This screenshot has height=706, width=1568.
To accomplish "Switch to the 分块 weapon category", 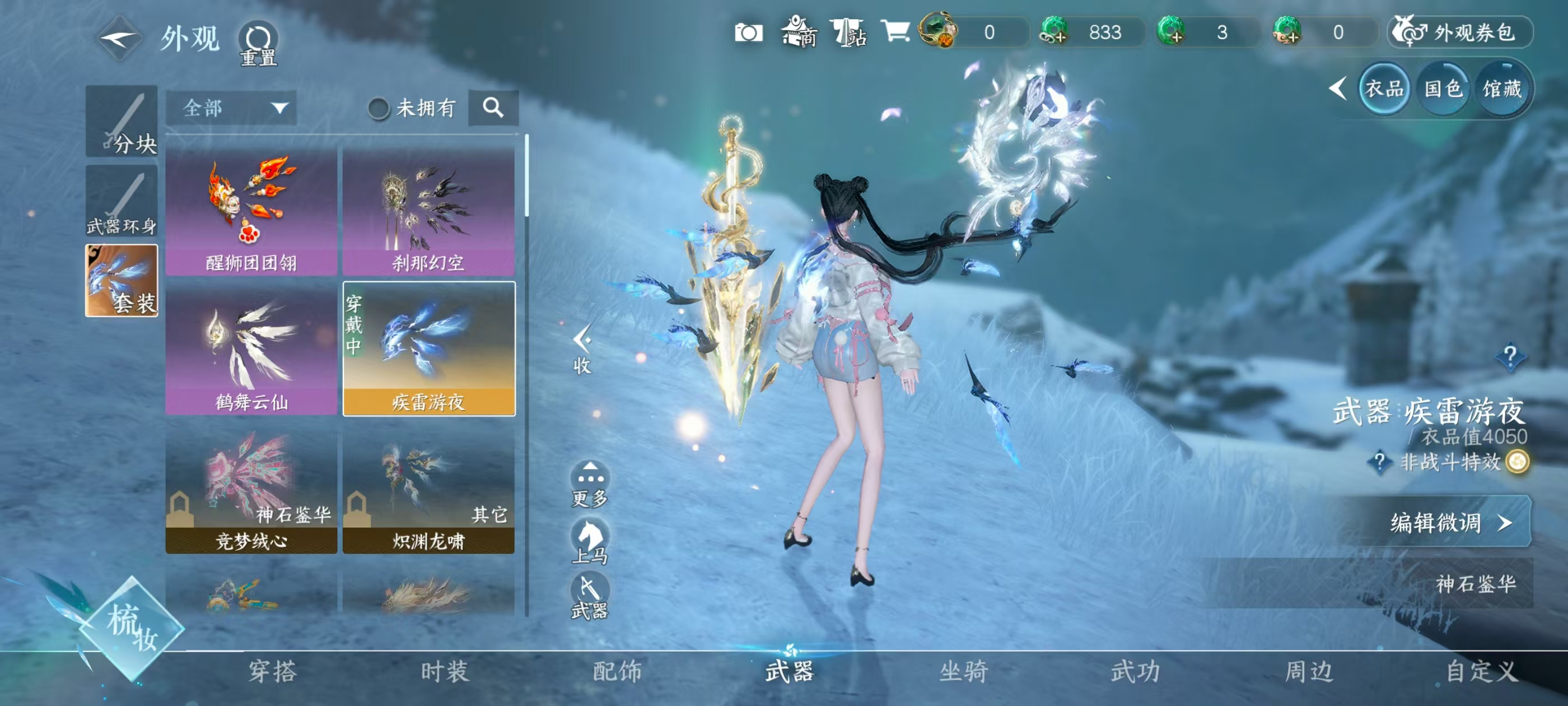I will [x=122, y=122].
